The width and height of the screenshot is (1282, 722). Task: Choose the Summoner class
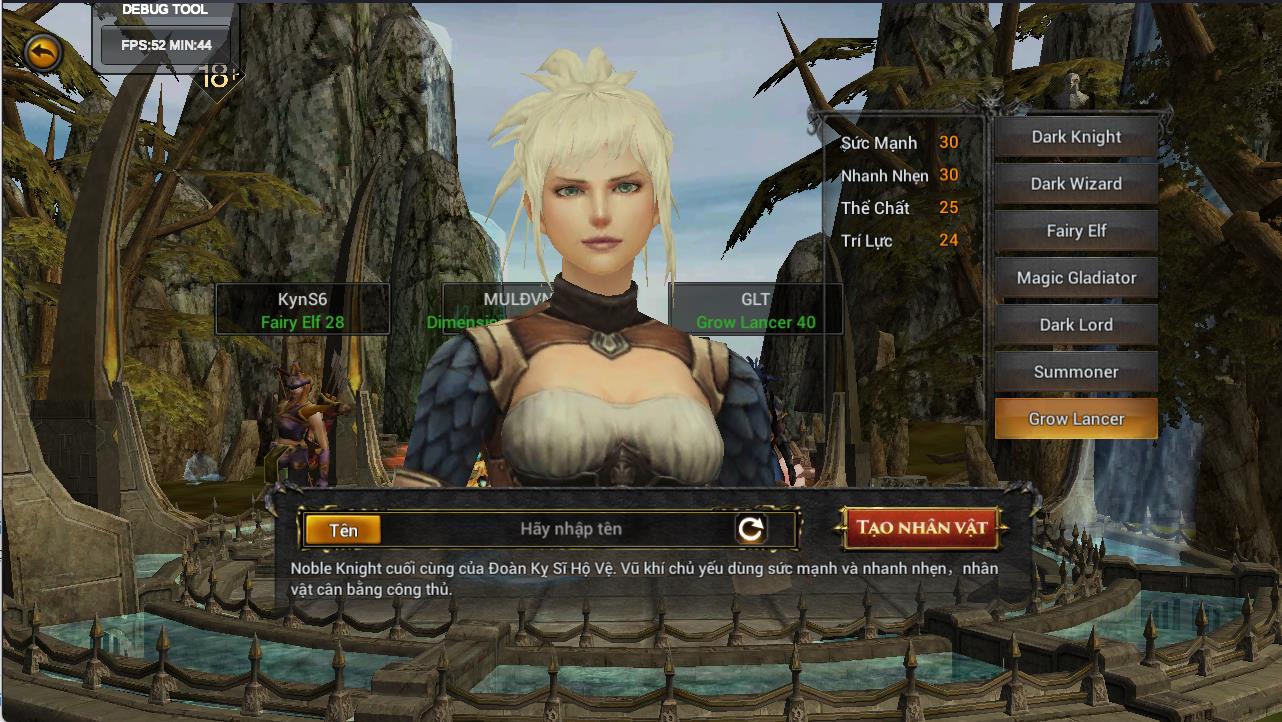tap(1076, 371)
